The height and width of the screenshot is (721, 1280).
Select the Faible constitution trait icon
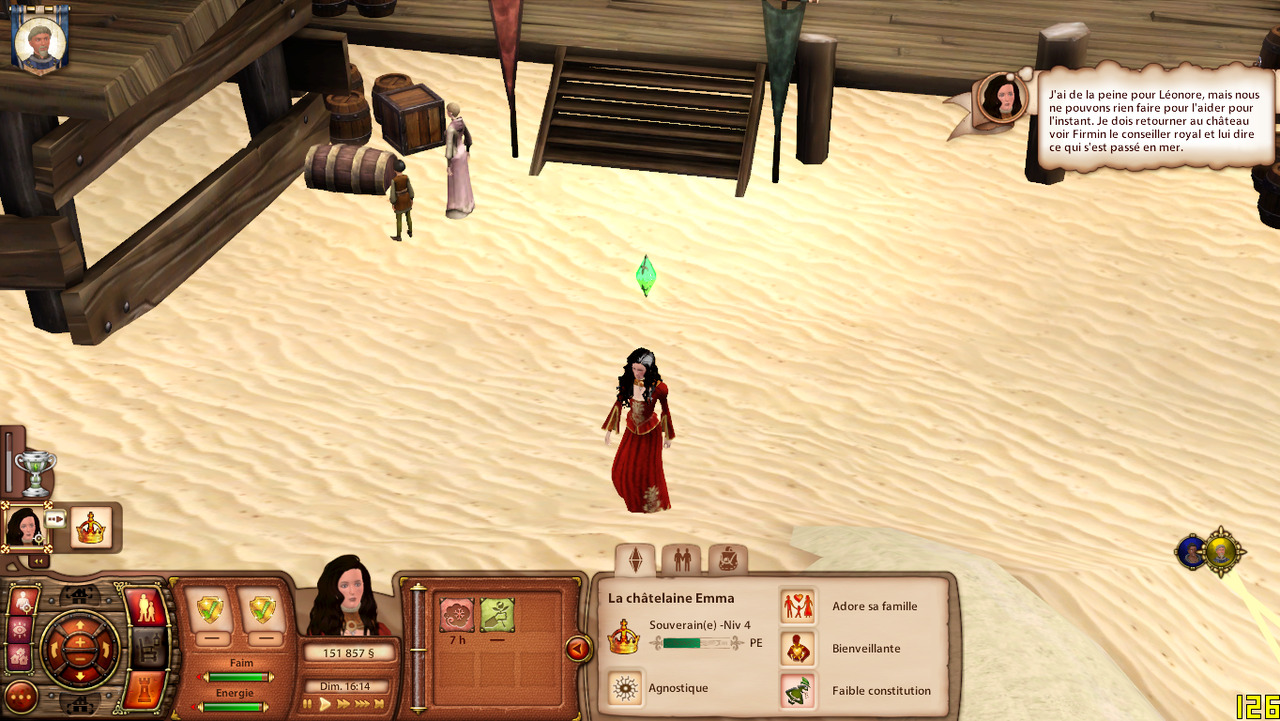pyautogui.click(x=798, y=690)
